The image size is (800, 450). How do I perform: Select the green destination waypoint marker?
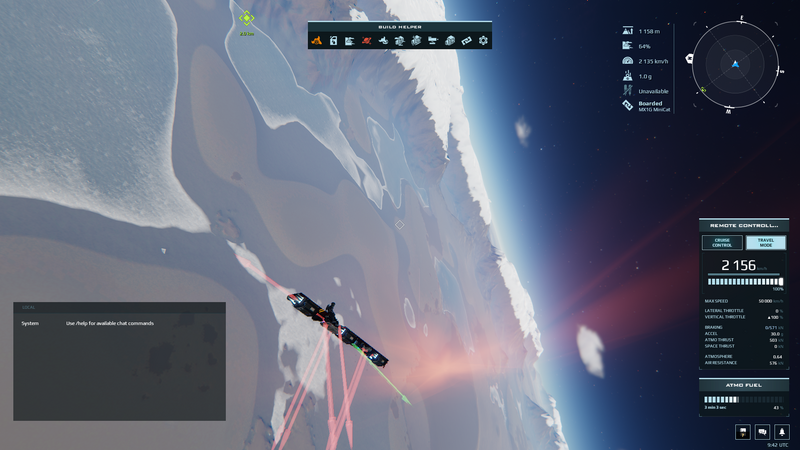[x=246, y=18]
